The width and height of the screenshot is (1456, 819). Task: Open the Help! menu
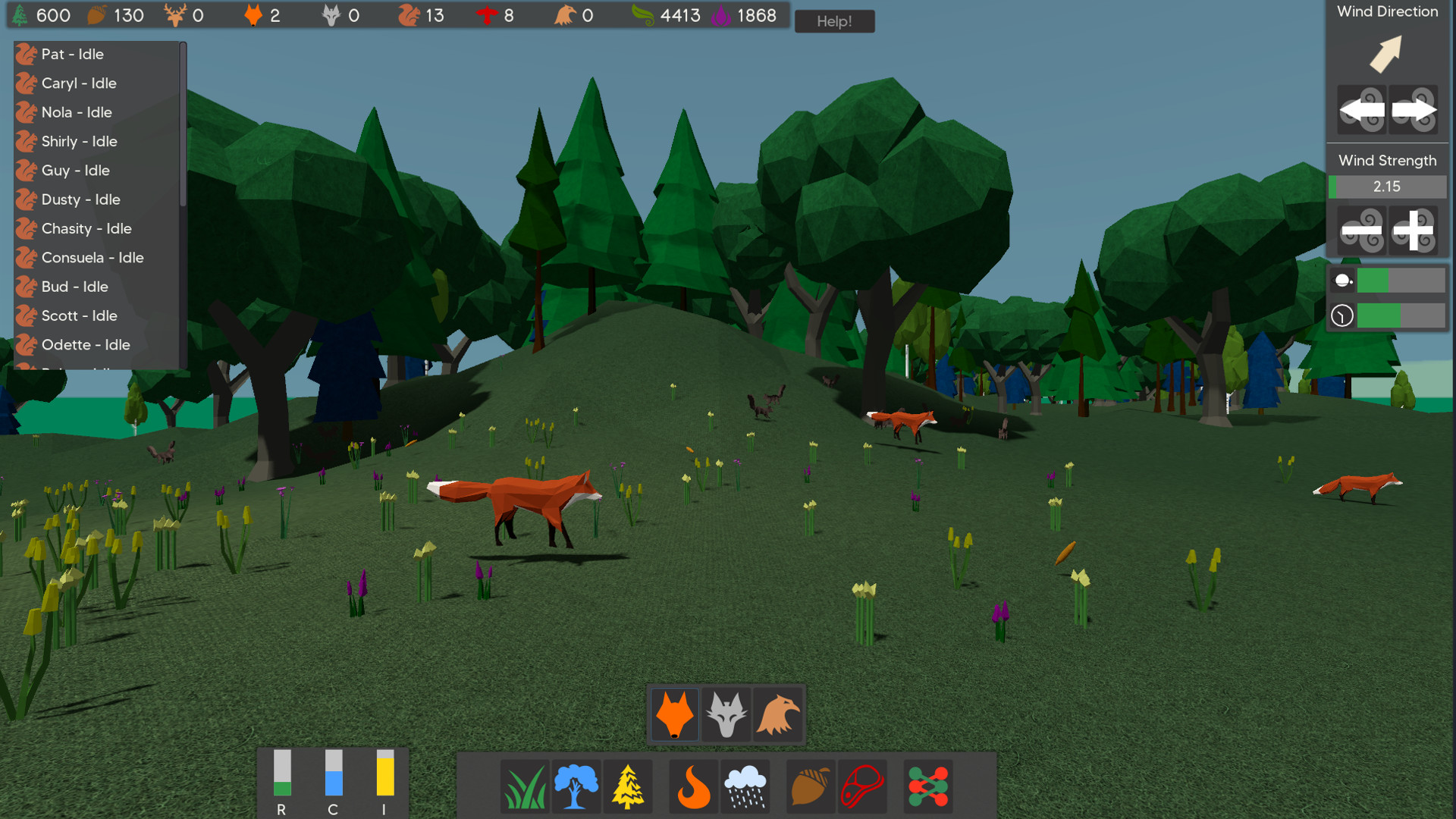[834, 21]
